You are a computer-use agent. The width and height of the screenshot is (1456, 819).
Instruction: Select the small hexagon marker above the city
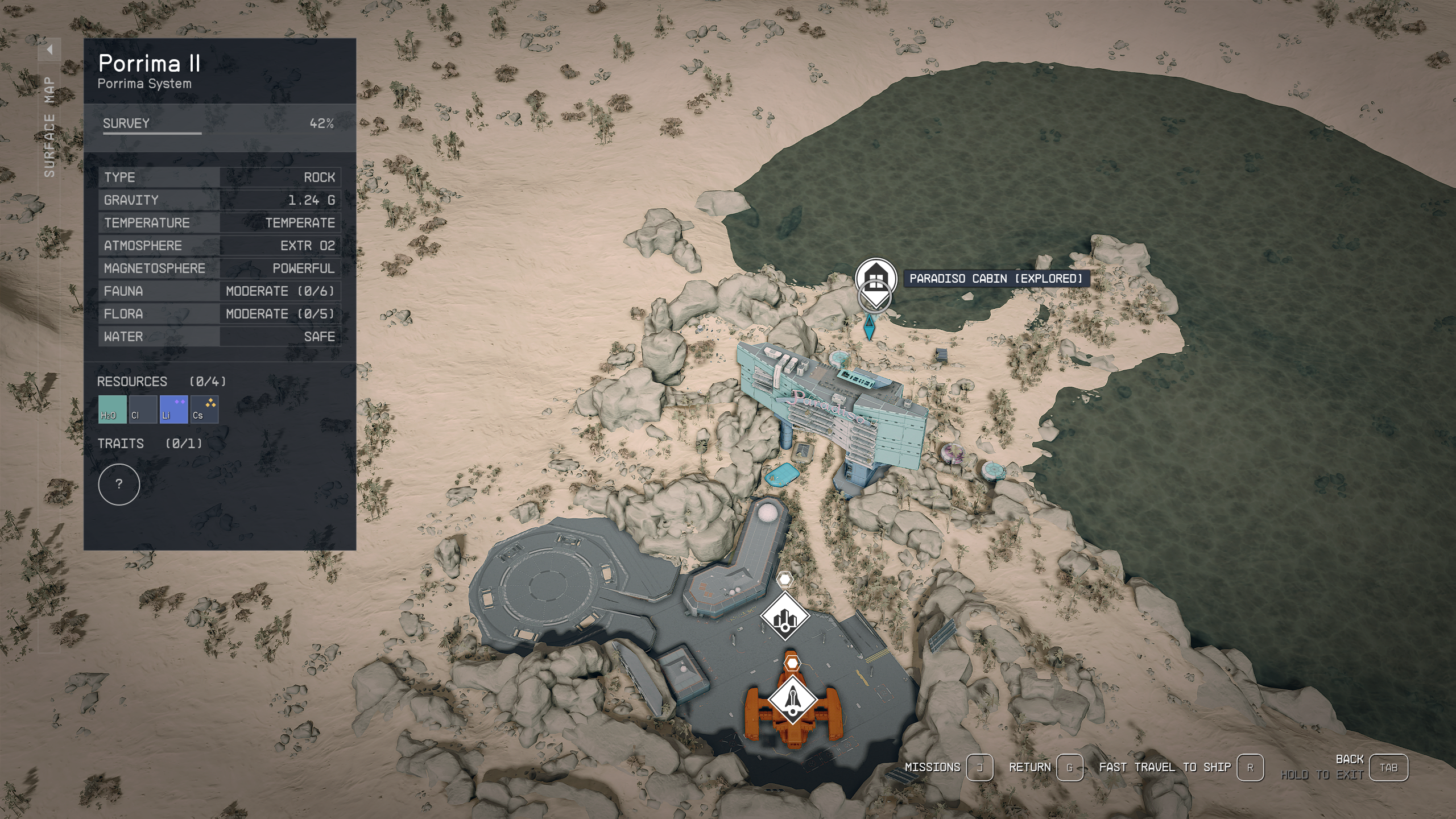[785, 580]
